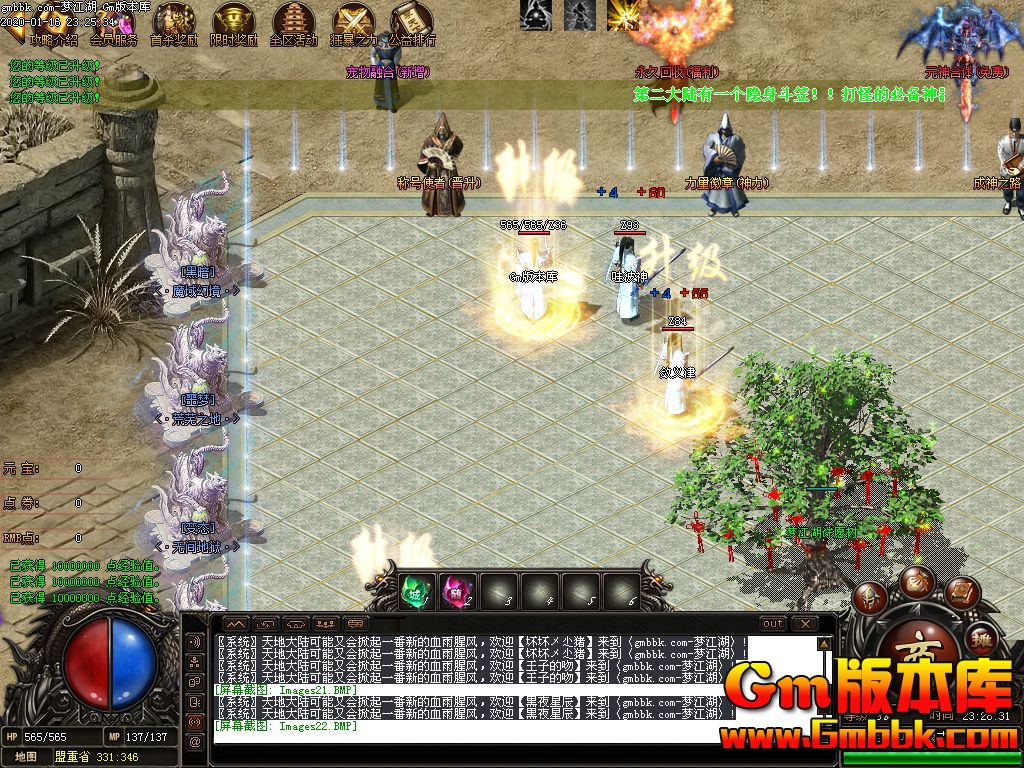The width and height of the screenshot is (1024, 768).
Task: Use the pink 随 gem in hotbar slot 2
Action: point(458,591)
